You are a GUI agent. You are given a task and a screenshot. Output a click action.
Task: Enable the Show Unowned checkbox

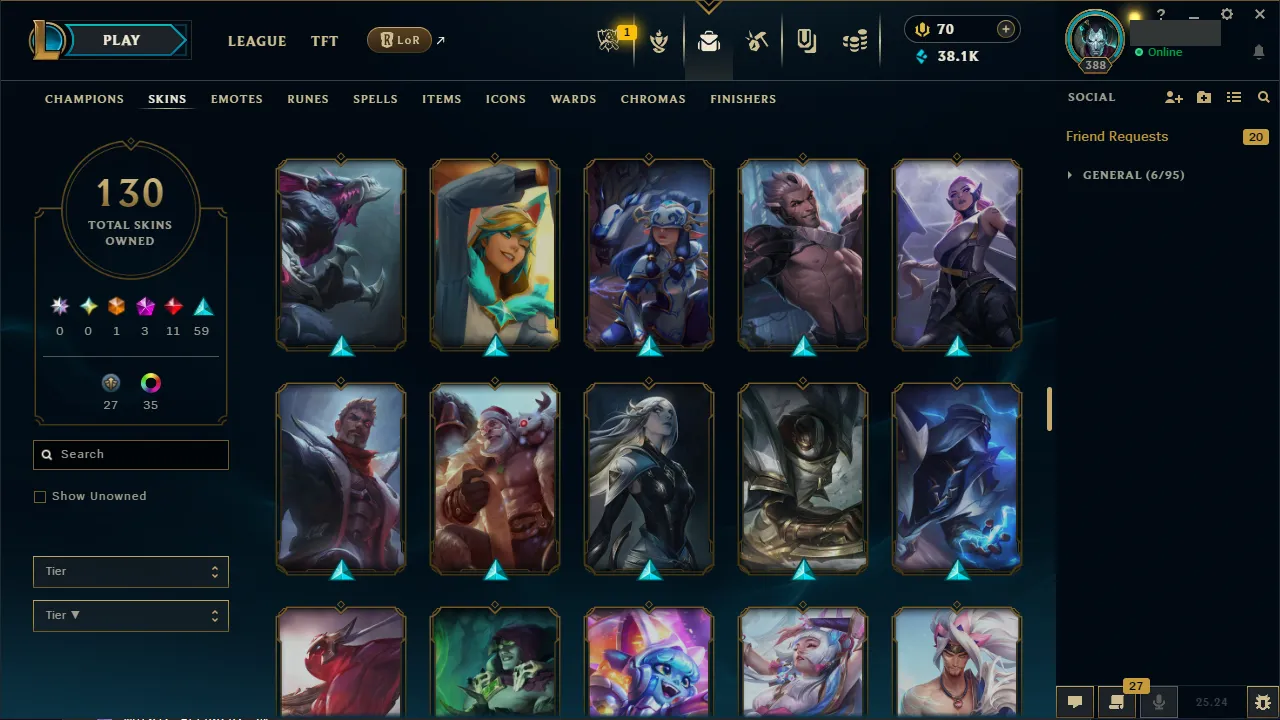click(40, 496)
